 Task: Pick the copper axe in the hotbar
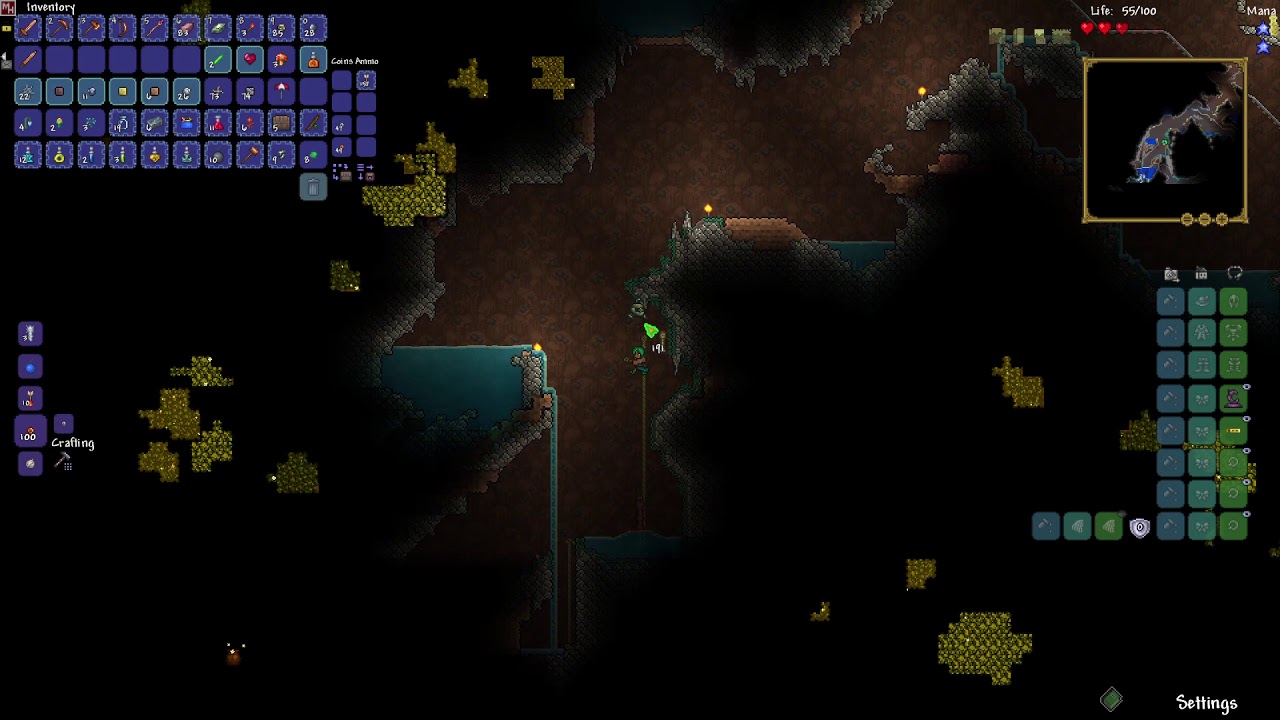[x=91, y=28]
